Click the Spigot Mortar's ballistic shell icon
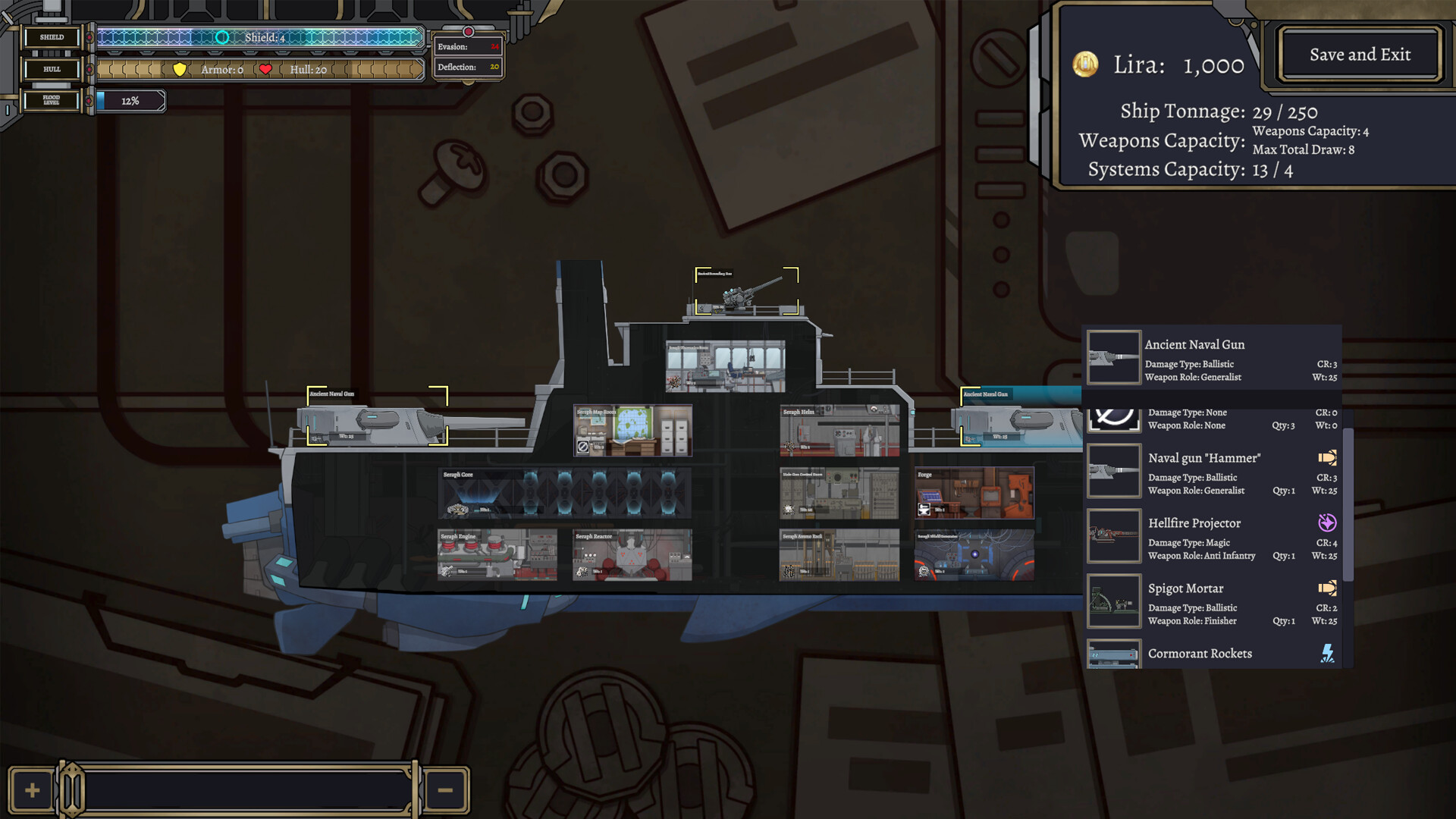Viewport: 1456px width, 819px height. pos(1327,588)
